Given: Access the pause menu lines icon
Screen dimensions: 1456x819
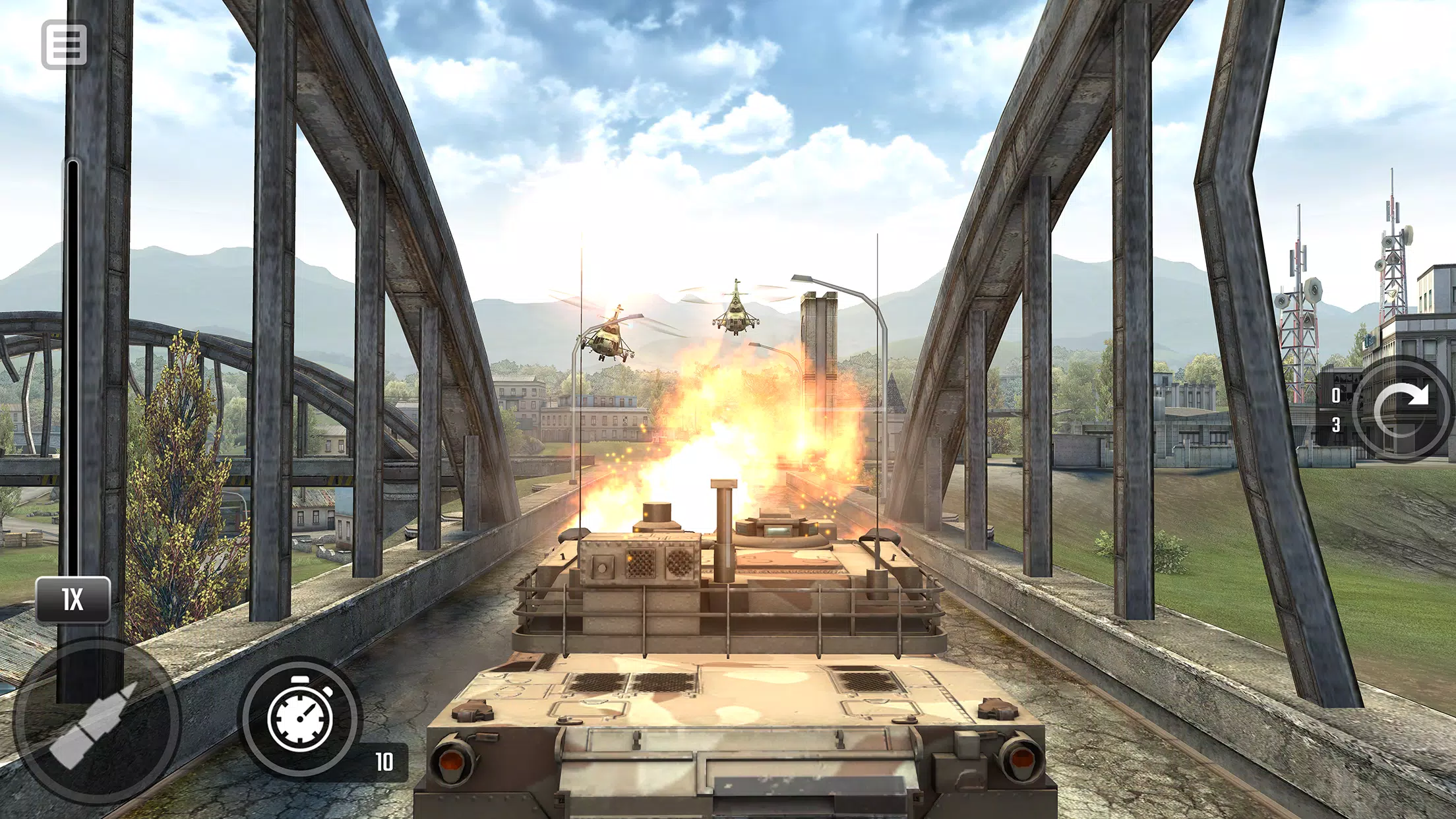Looking at the screenshot, I should (x=63, y=45).
